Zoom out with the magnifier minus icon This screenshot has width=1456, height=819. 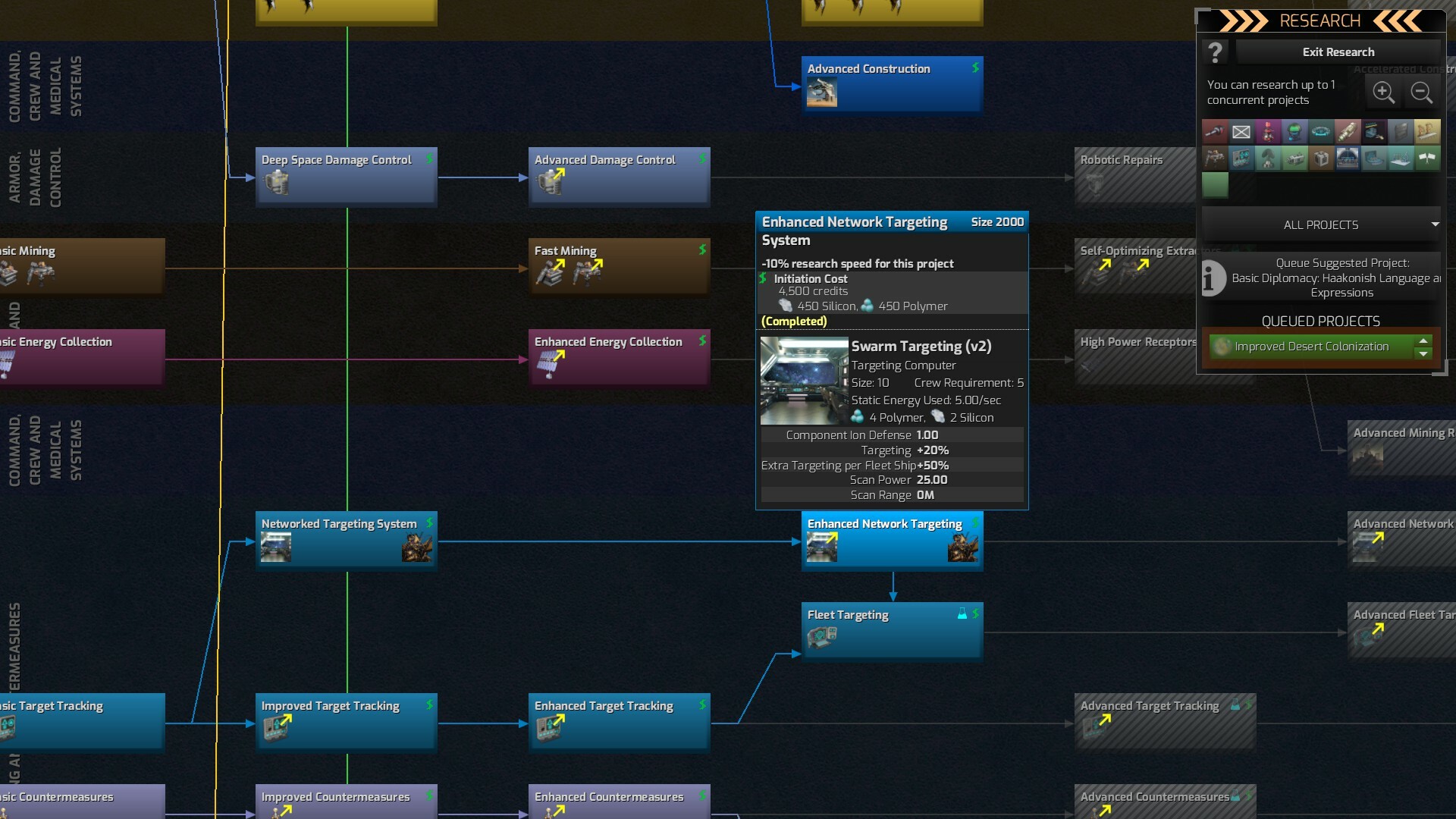coord(1422,92)
